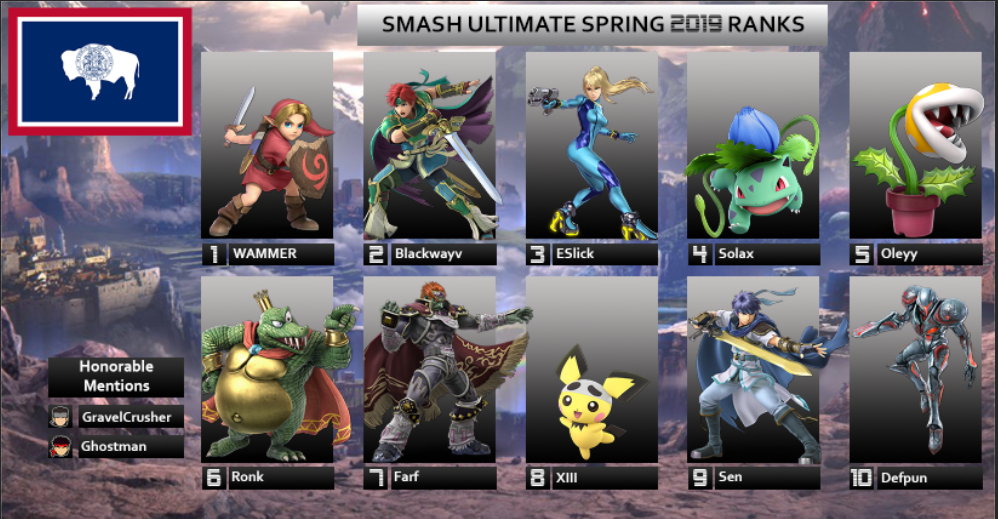Click the Wyoming state flag image

[99, 71]
